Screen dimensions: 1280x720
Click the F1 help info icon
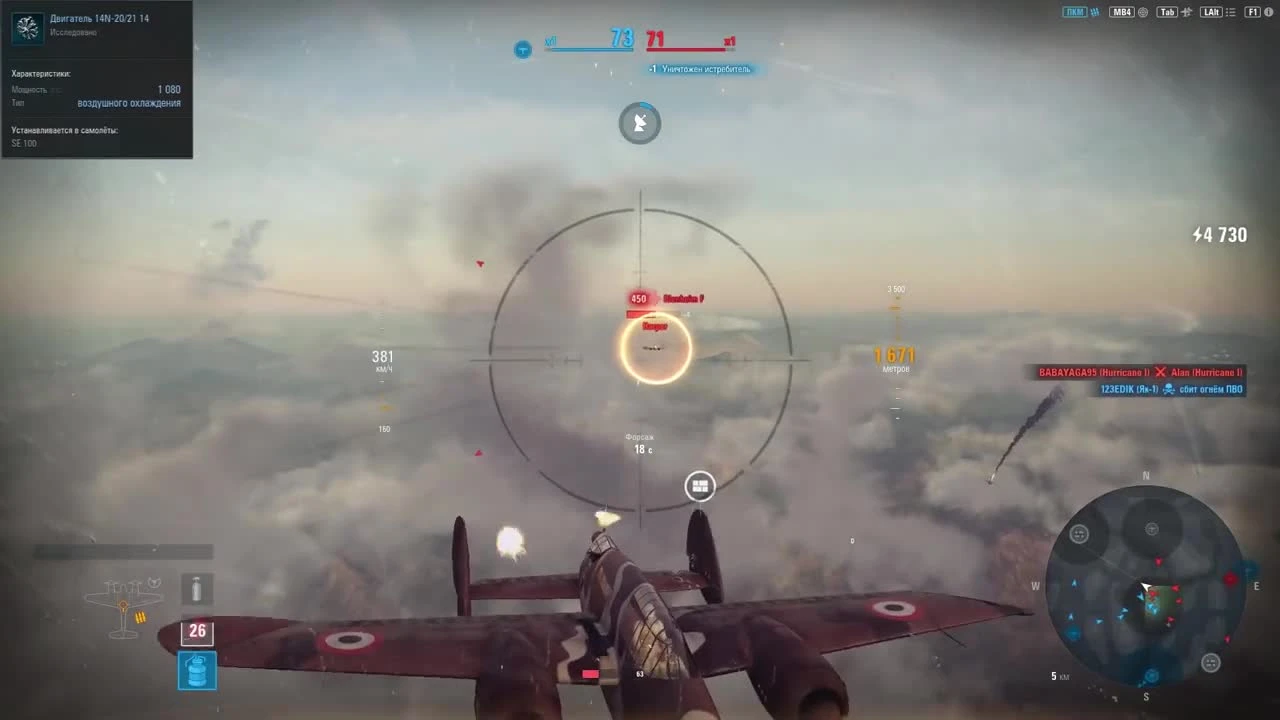[x=1269, y=12]
